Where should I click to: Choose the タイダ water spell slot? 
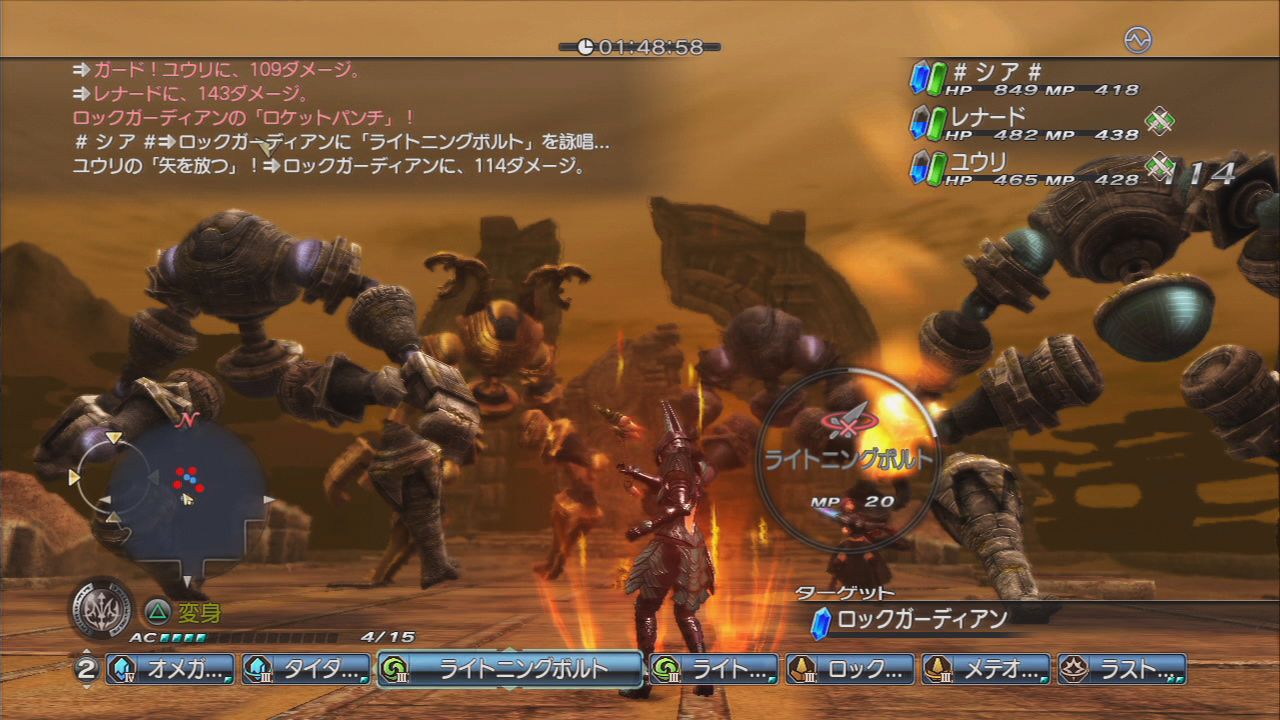coord(307,669)
